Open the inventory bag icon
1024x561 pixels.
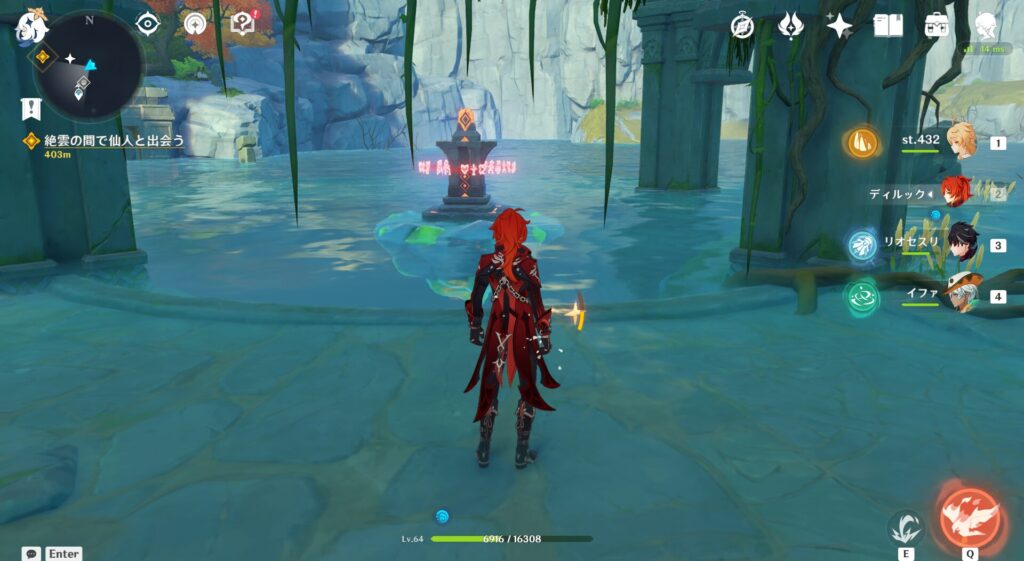click(x=937, y=26)
